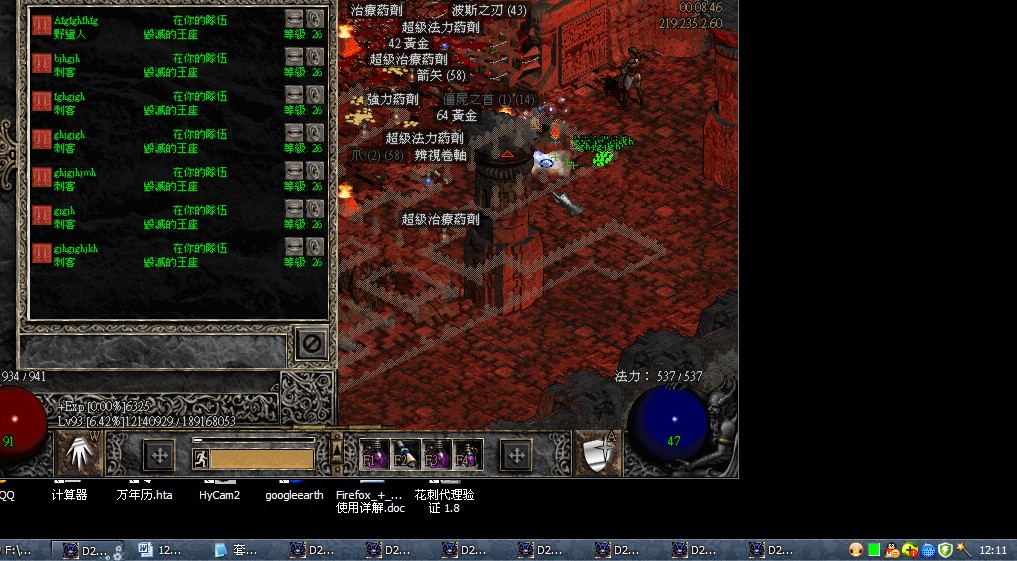The image size is (1017, 561).
Task: Open the Windows calculator (计算器) desktop shortcut
Action: coord(69,494)
